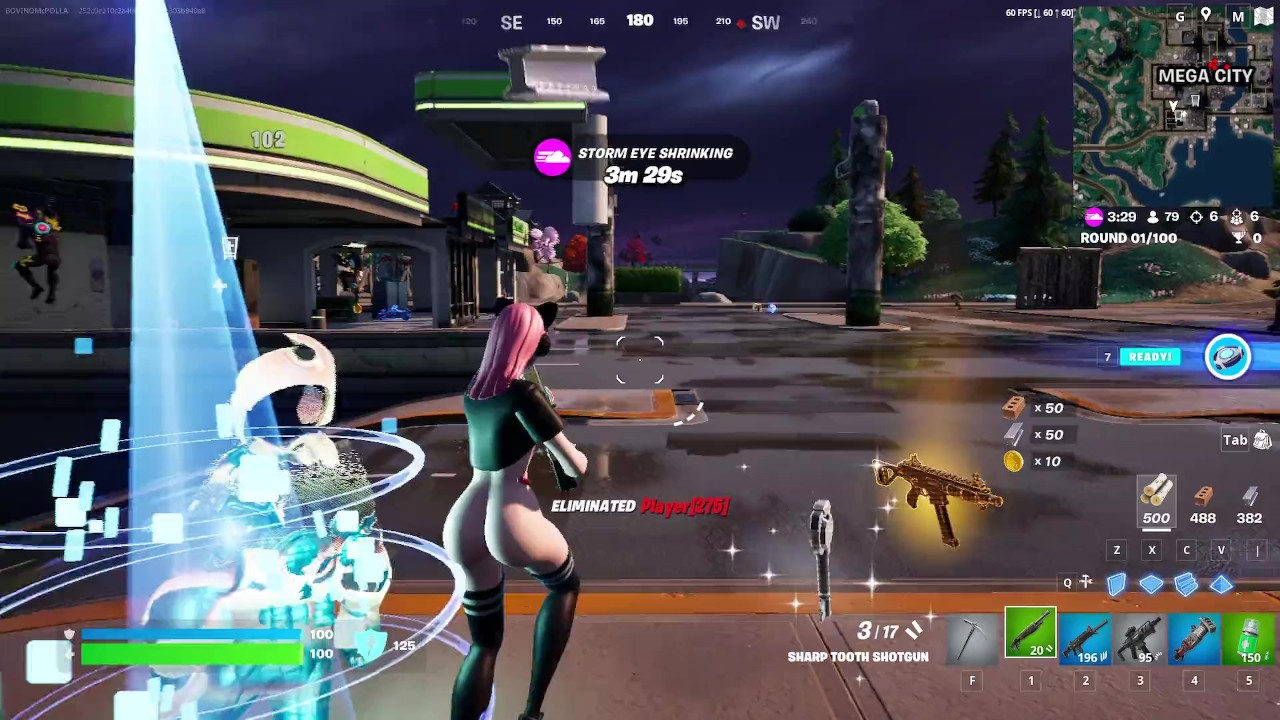Choose the stairs building piece

pyautogui.click(x=1186, y=584)
